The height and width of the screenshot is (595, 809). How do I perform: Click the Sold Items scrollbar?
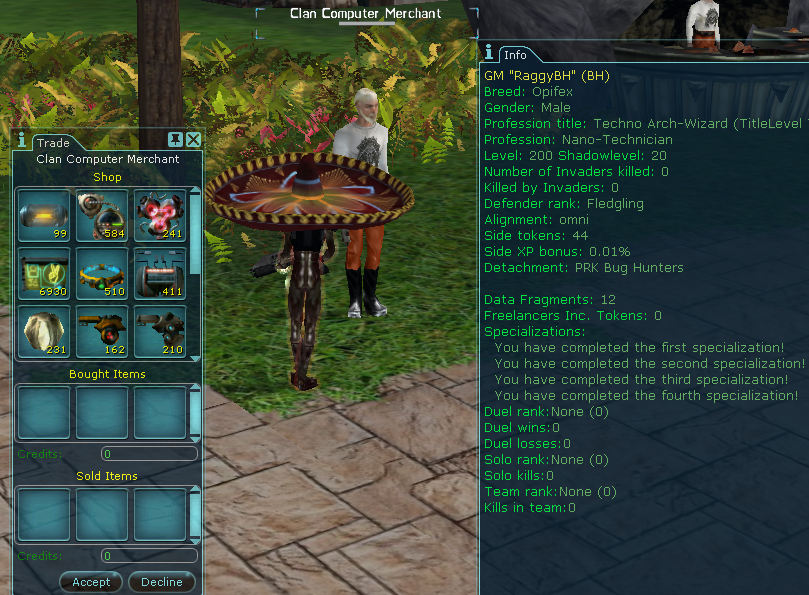195,512
